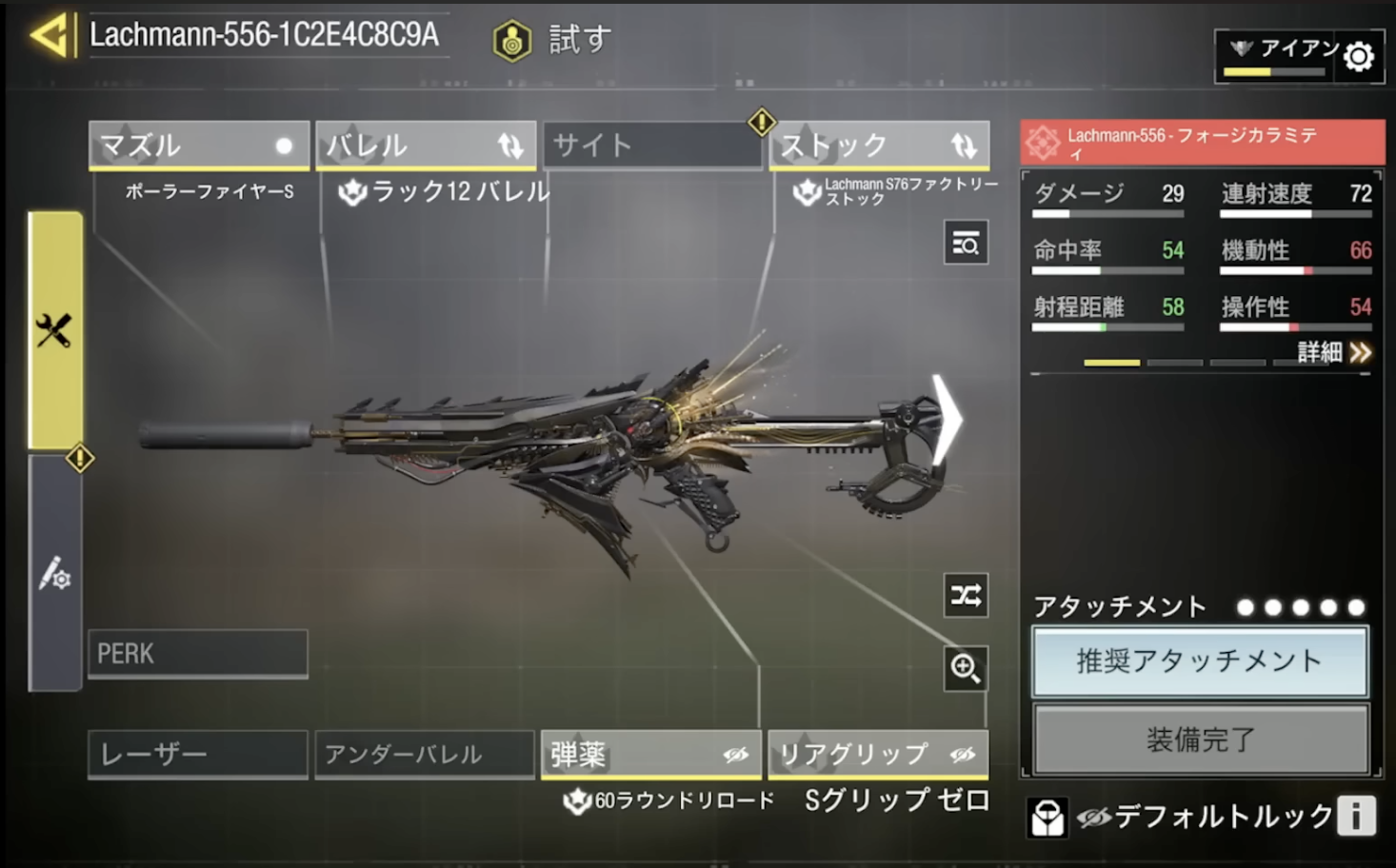The image size is (1396, 868).
Task: Open the リアグリップ rear grip slot
Action: click(x=877, y=755)
